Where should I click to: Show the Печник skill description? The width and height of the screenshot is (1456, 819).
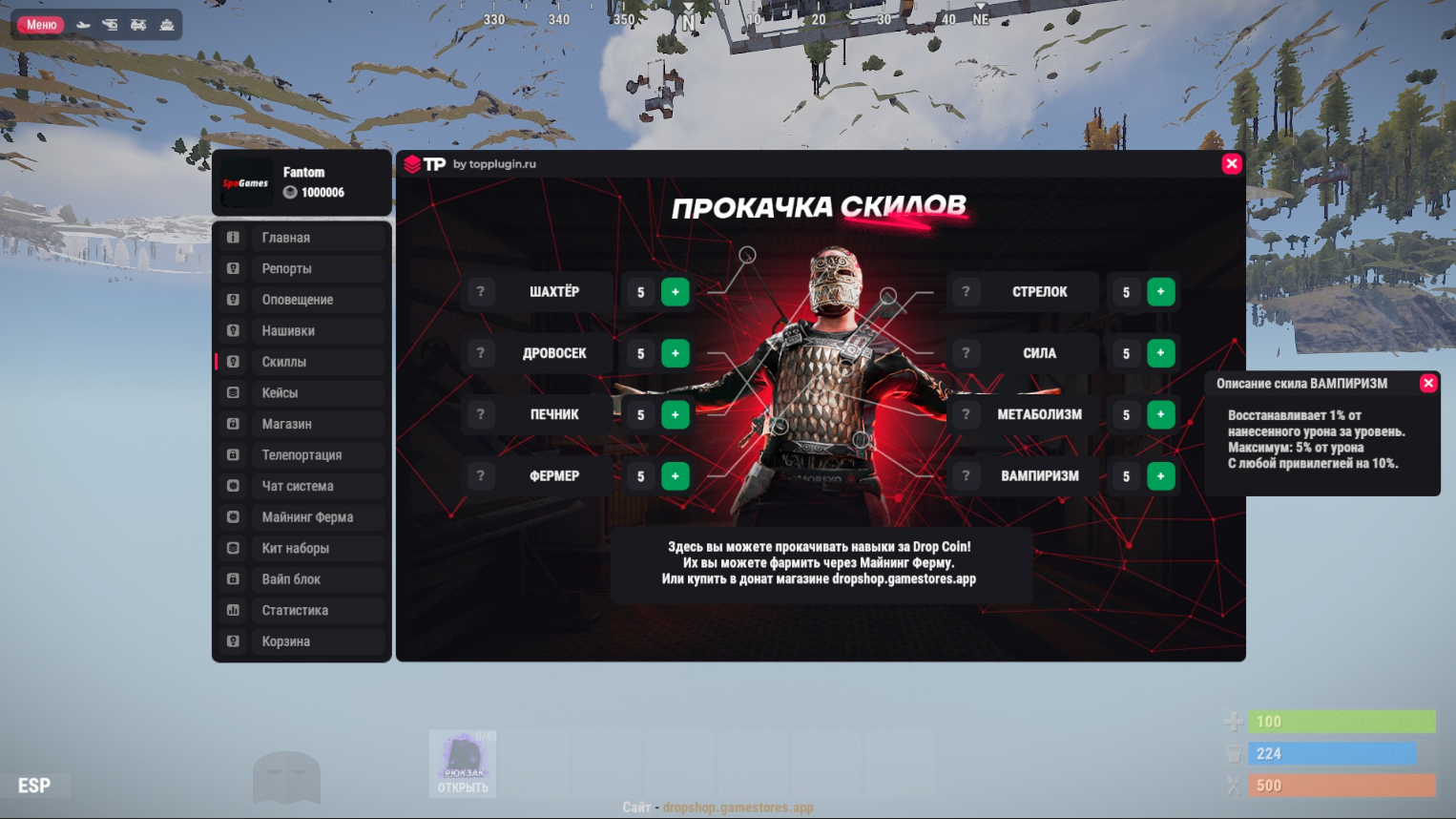[481, 414]
